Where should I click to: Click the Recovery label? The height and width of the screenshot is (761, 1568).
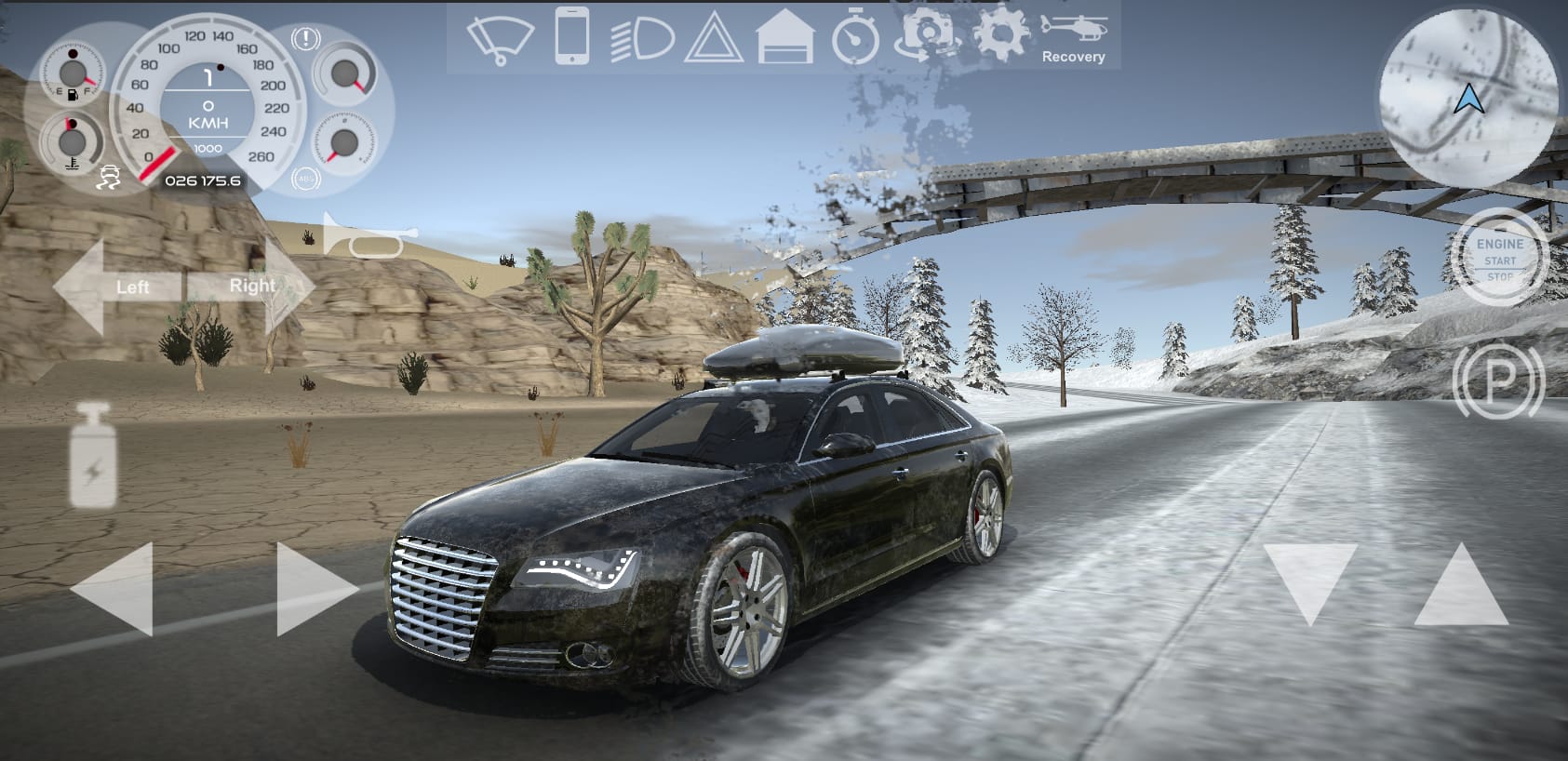1076,57
